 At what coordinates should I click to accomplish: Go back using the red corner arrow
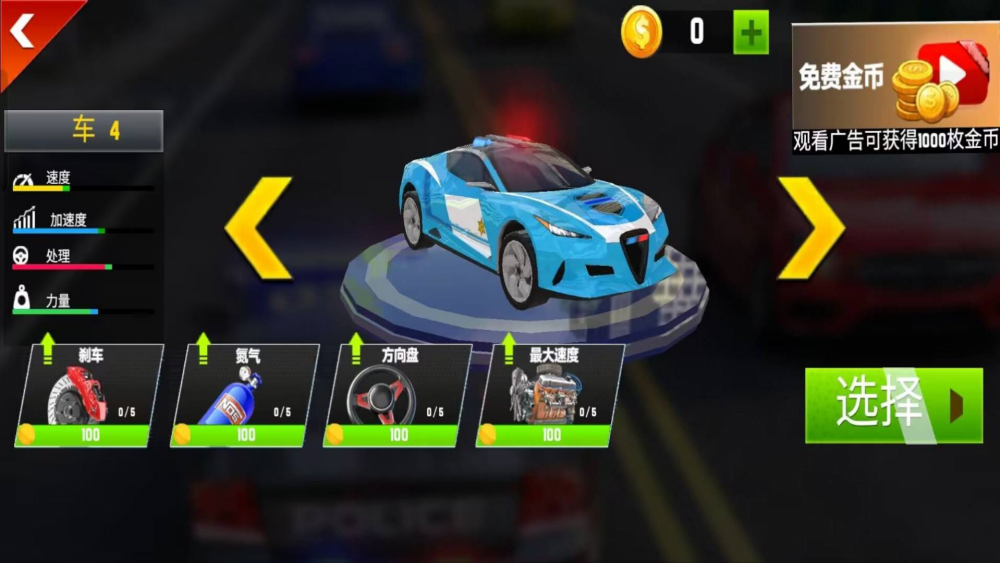point(24,32)
